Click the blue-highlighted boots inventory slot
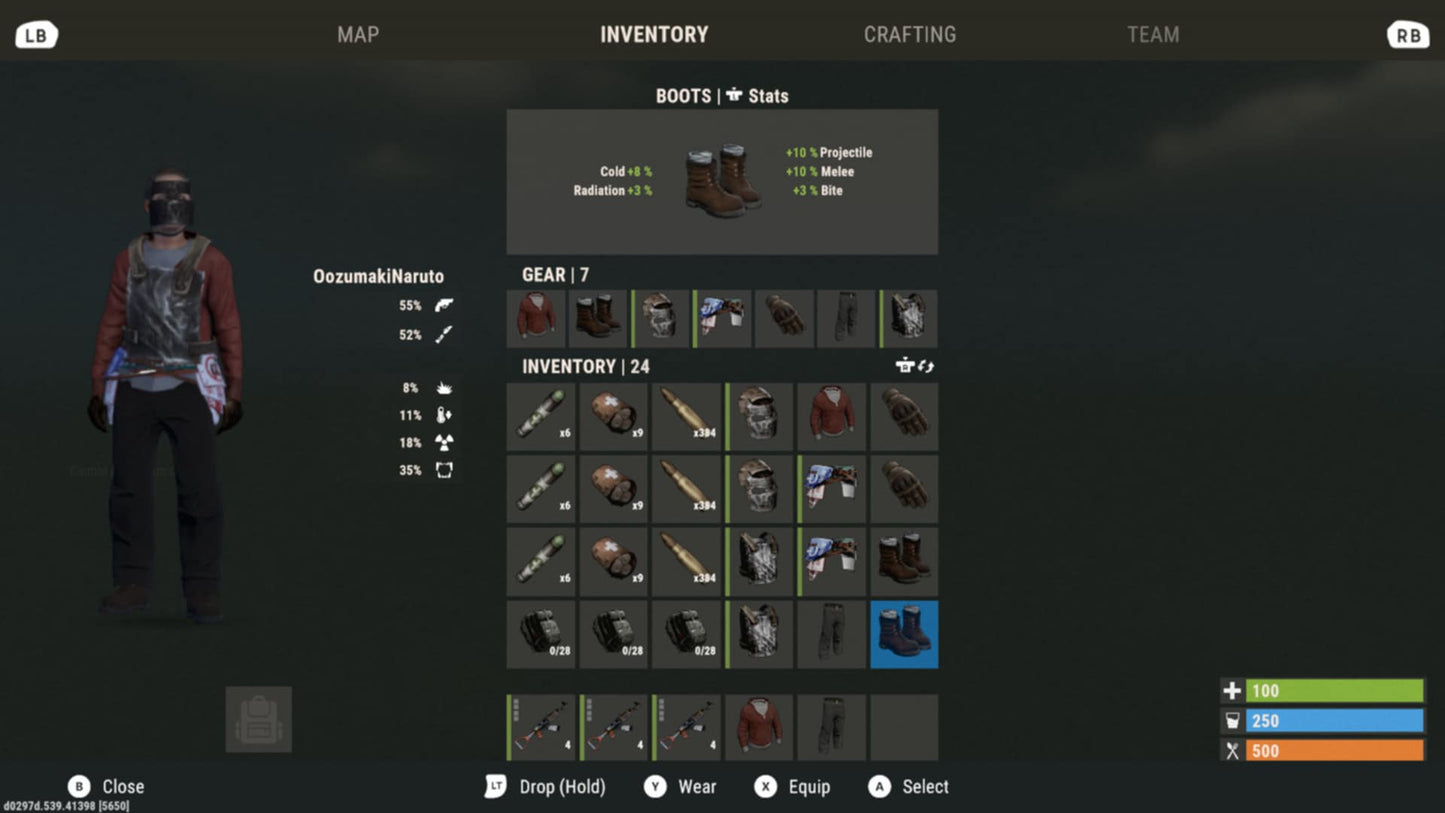The height and width of the screenshot is (813, 1445). click(904, 634)
